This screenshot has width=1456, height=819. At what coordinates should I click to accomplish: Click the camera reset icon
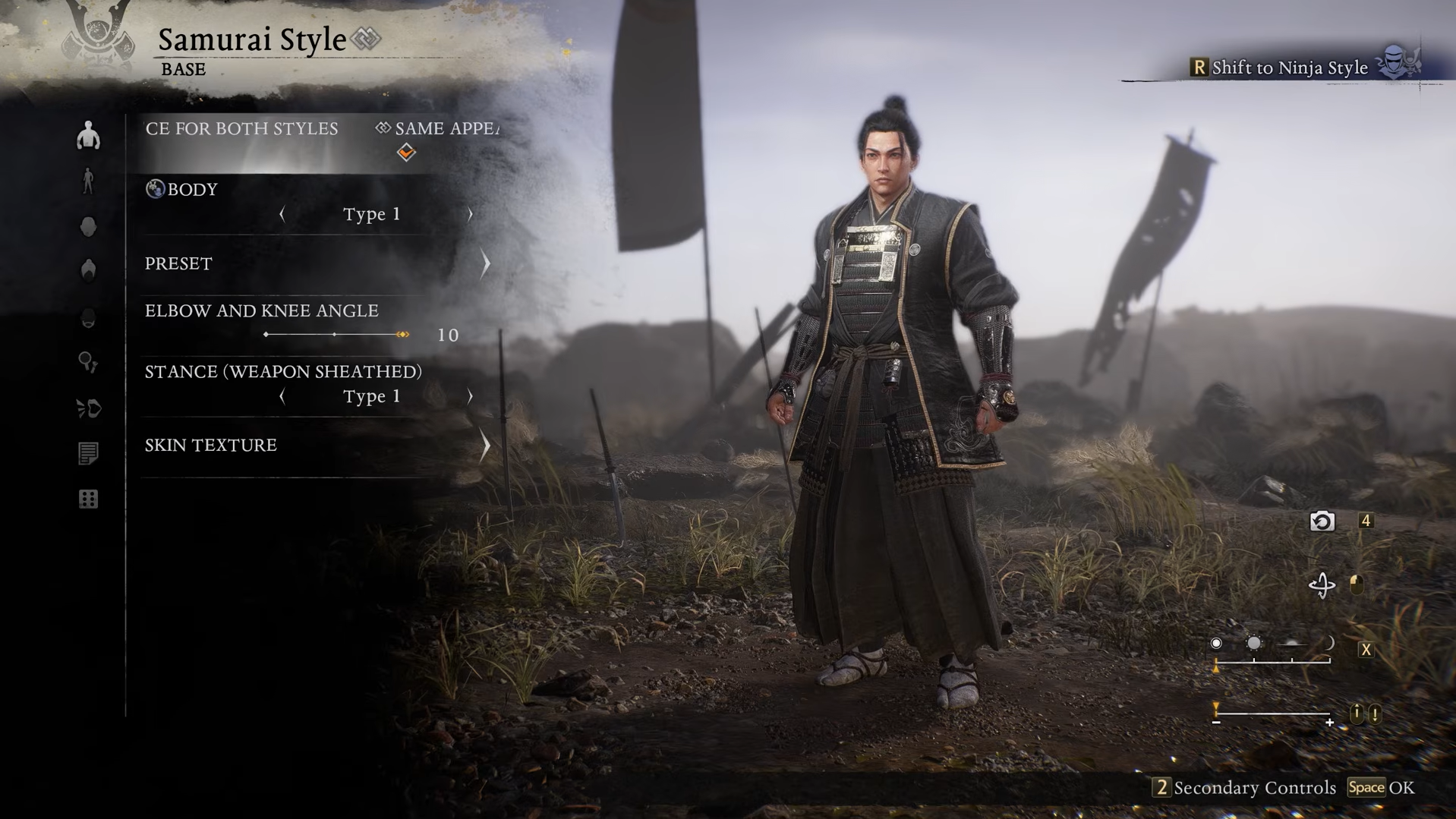[x=1322, y=521]
